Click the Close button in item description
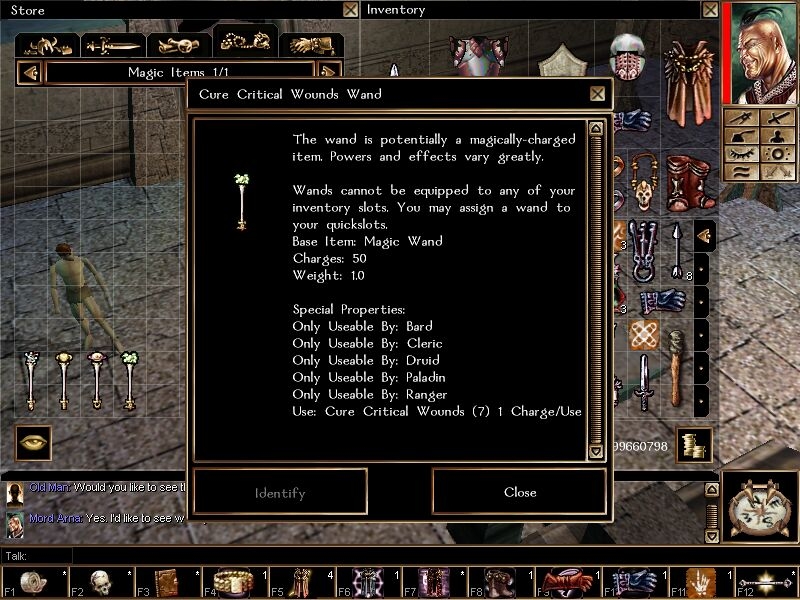Image resolution: width=800 pixels, height=600 pixels. pyautogui.click(x=520, y=492)
